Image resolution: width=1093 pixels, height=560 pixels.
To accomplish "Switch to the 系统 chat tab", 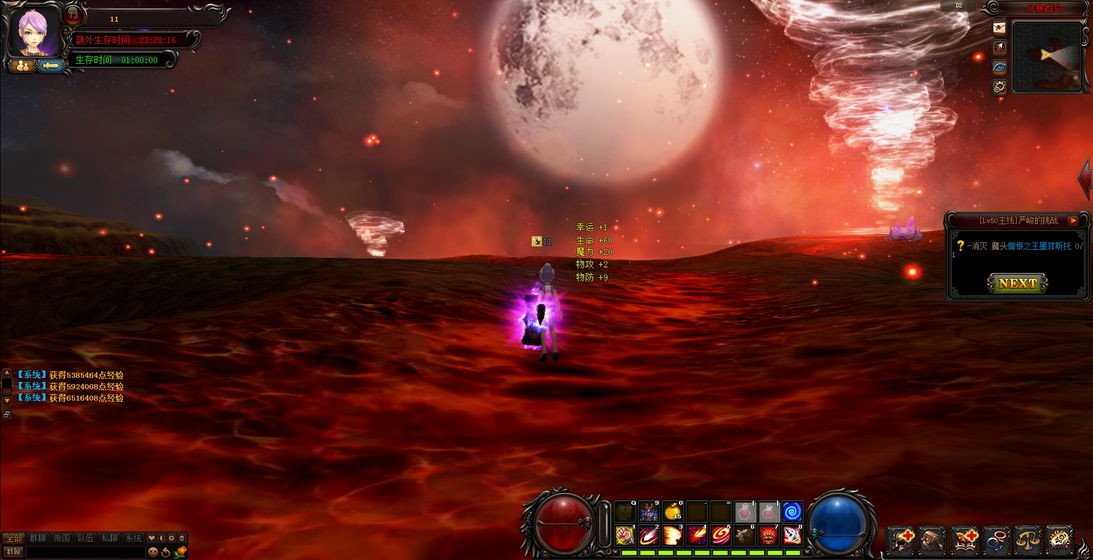I will point(133,538).
